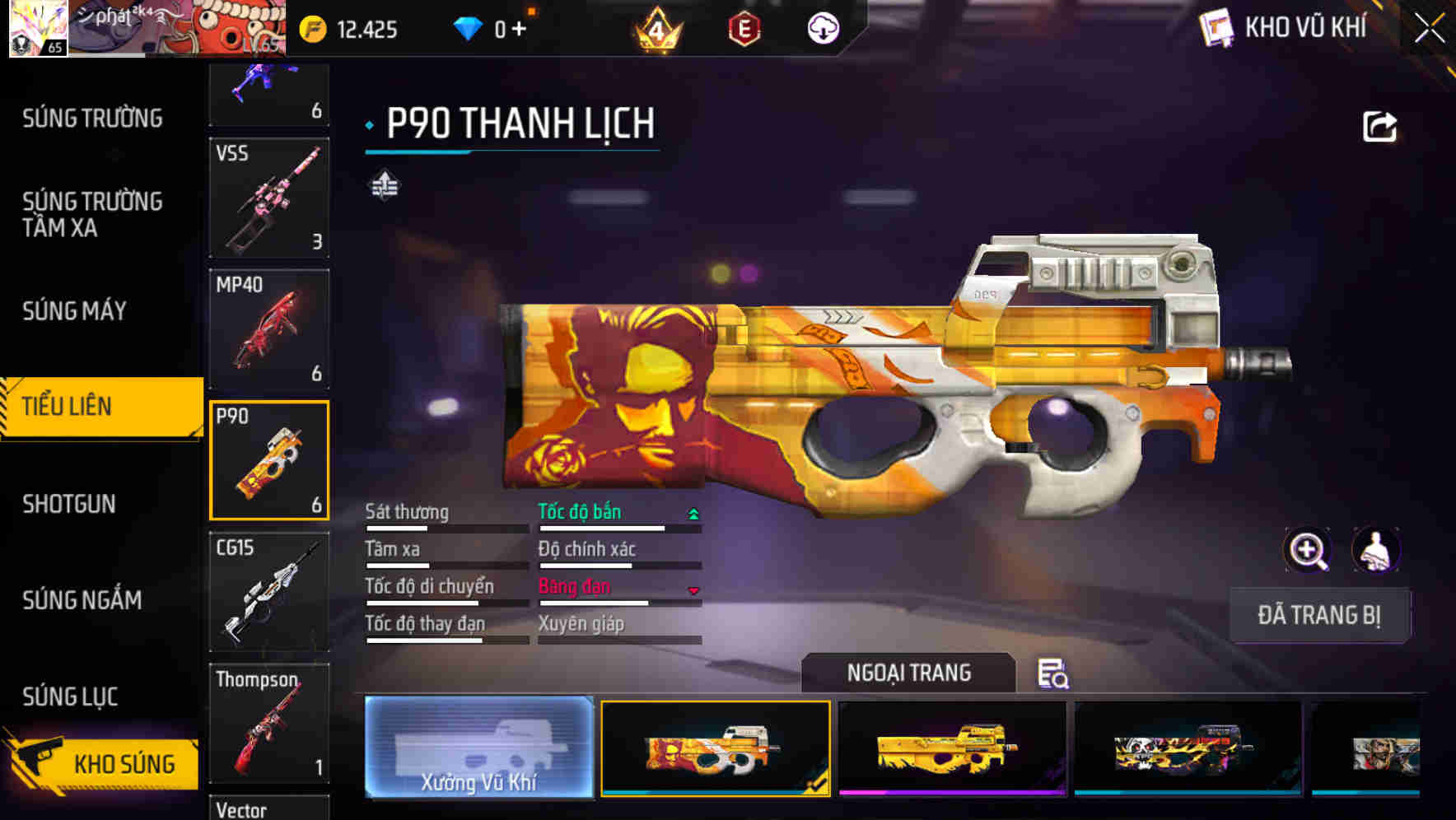1456x820 pixels.
Task: Click the attachment icon below P90 title
Action: coord(385,184)
